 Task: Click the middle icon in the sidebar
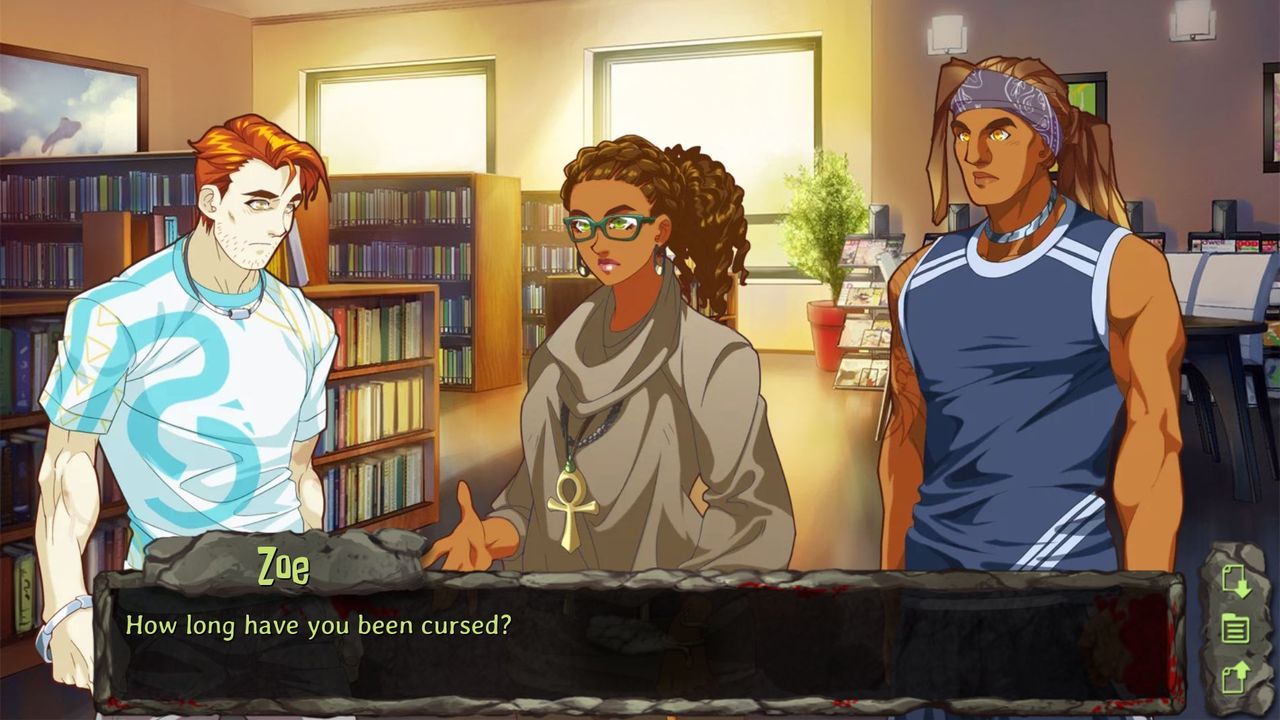point(1234,629)
